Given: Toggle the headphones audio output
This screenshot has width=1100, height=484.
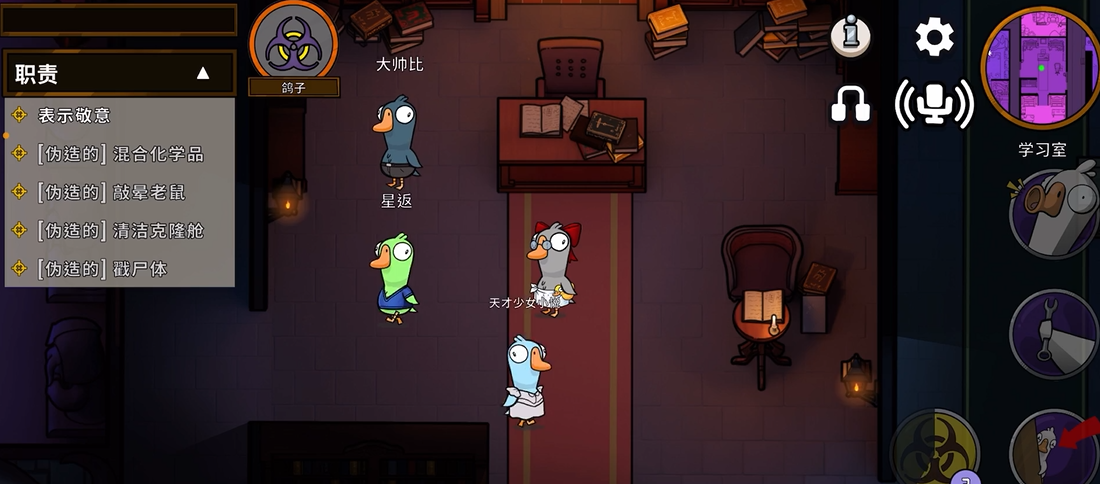Looking at the screenshot, I should 851,103.
